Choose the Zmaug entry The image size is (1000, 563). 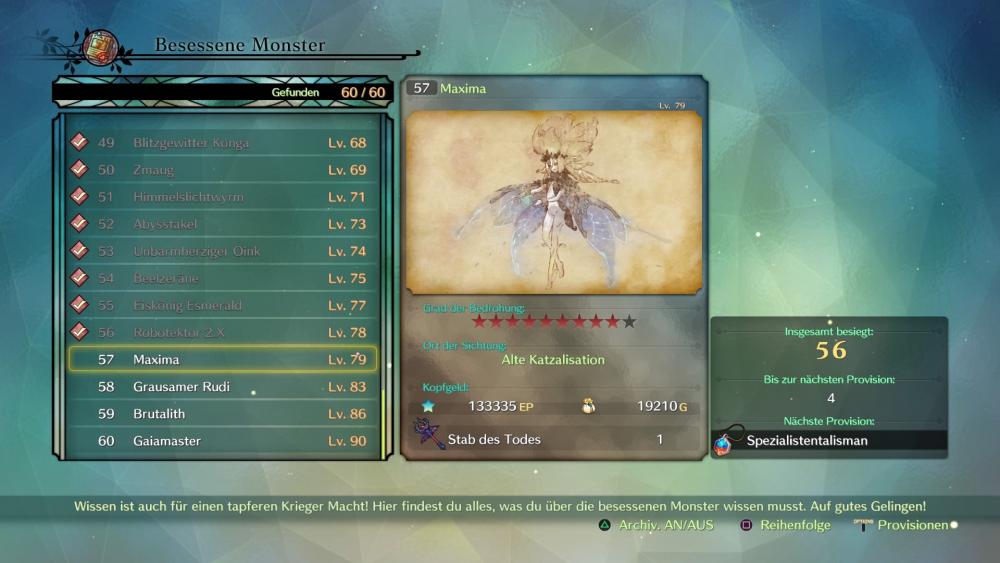click(222, 170)
